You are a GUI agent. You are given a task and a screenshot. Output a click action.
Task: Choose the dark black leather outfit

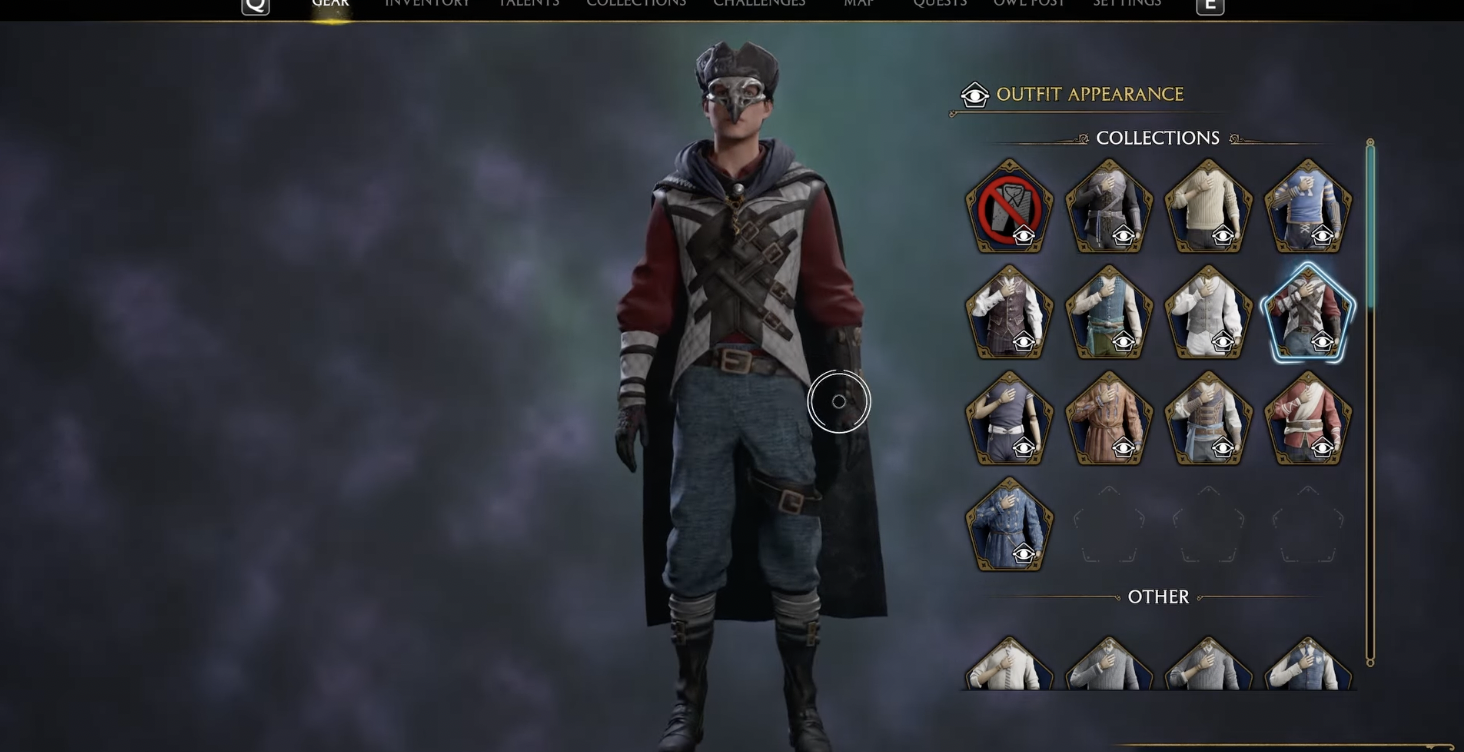(1109, 207)
